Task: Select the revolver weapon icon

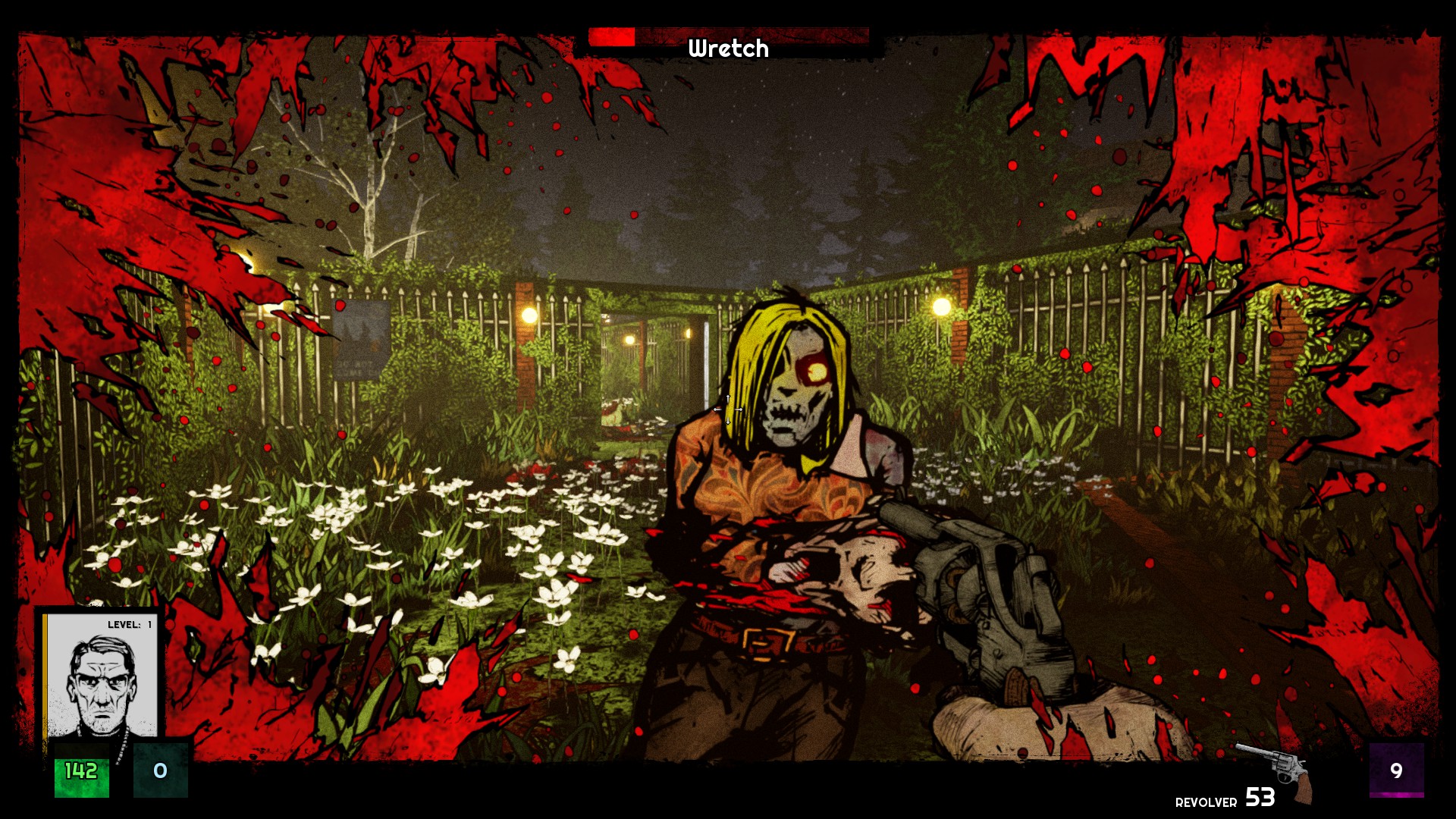Action: (x=1276, y=768)
